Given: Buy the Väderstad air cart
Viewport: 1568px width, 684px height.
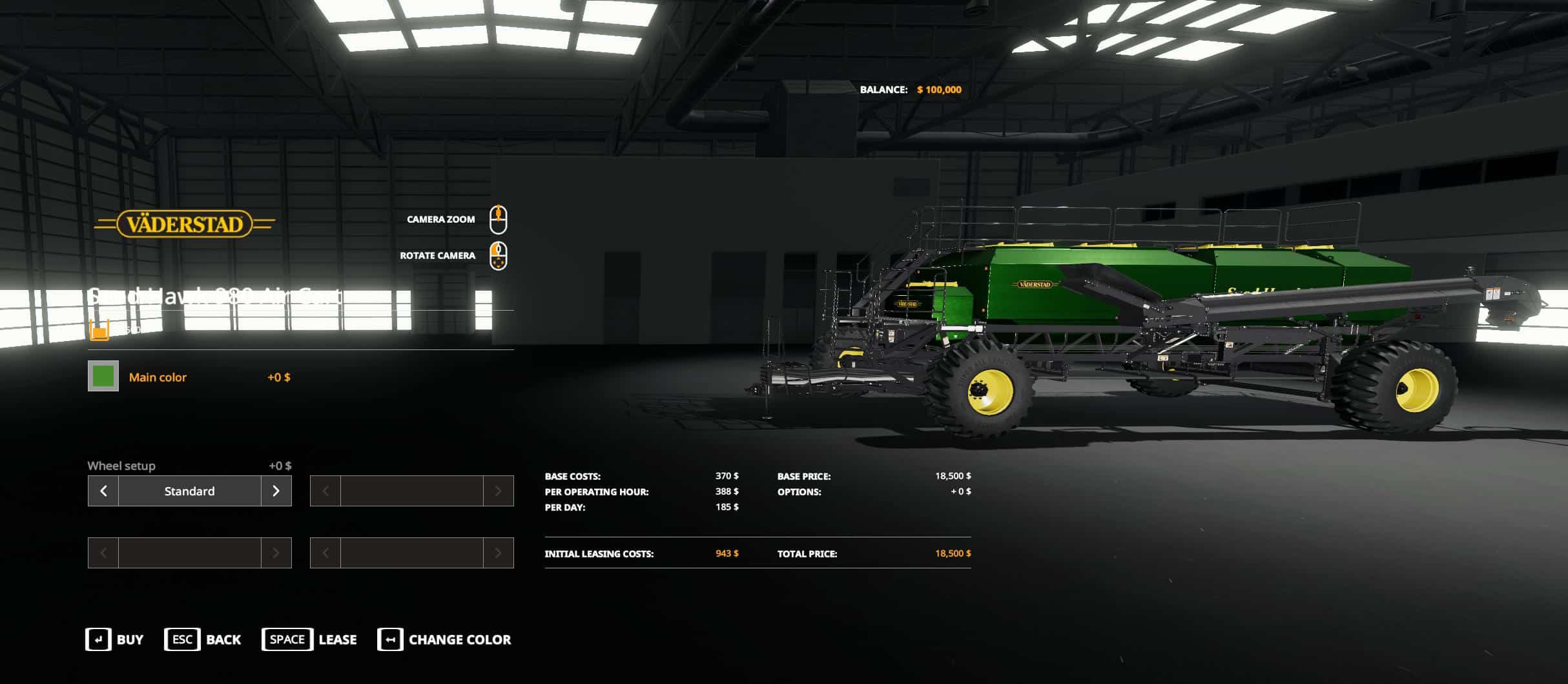Looking at the screenshot, I should [114, 639].
